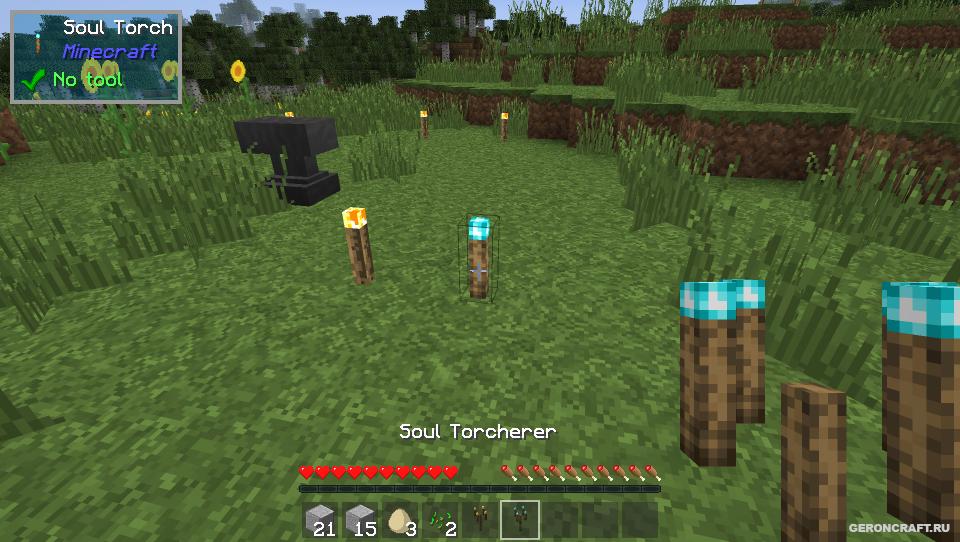Select the stone stack of 15
960x542 pixels.
[x=360, y=519]
